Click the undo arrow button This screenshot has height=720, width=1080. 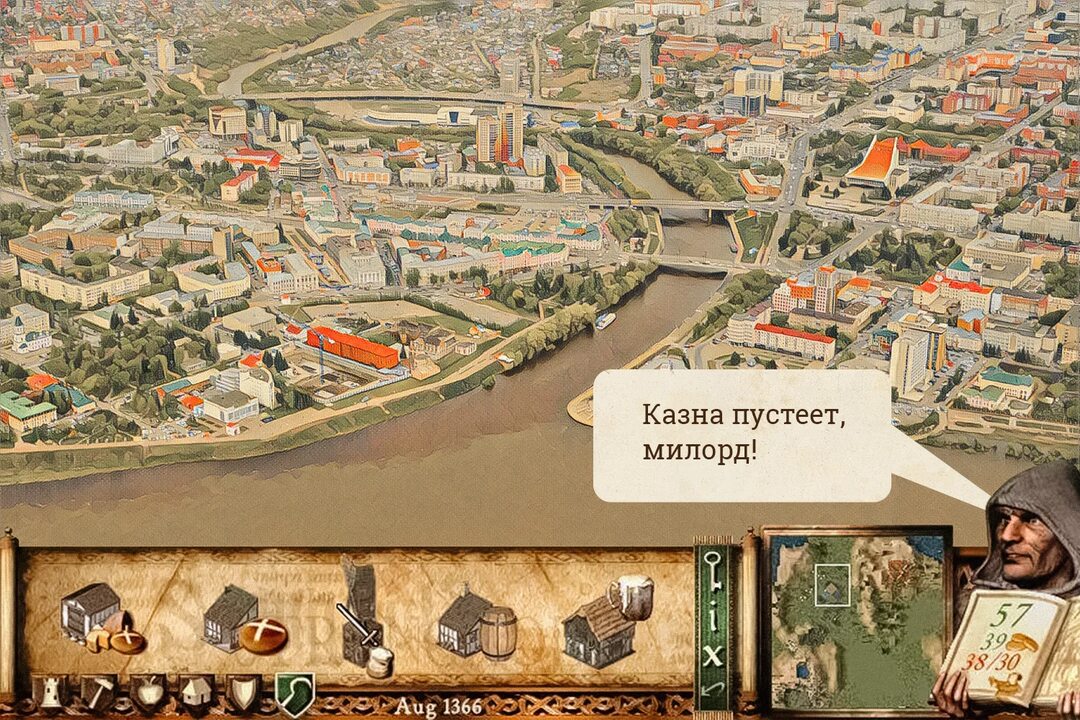pyautogui.click(x=712, y=689)
